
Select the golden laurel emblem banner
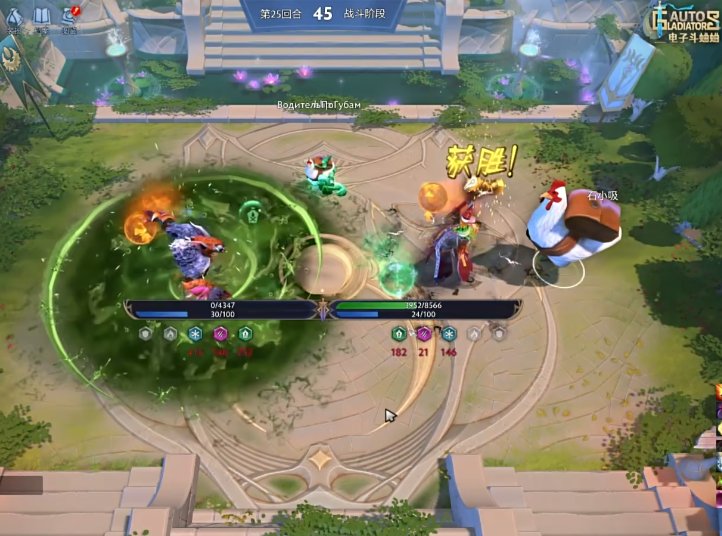click(12, 60)
